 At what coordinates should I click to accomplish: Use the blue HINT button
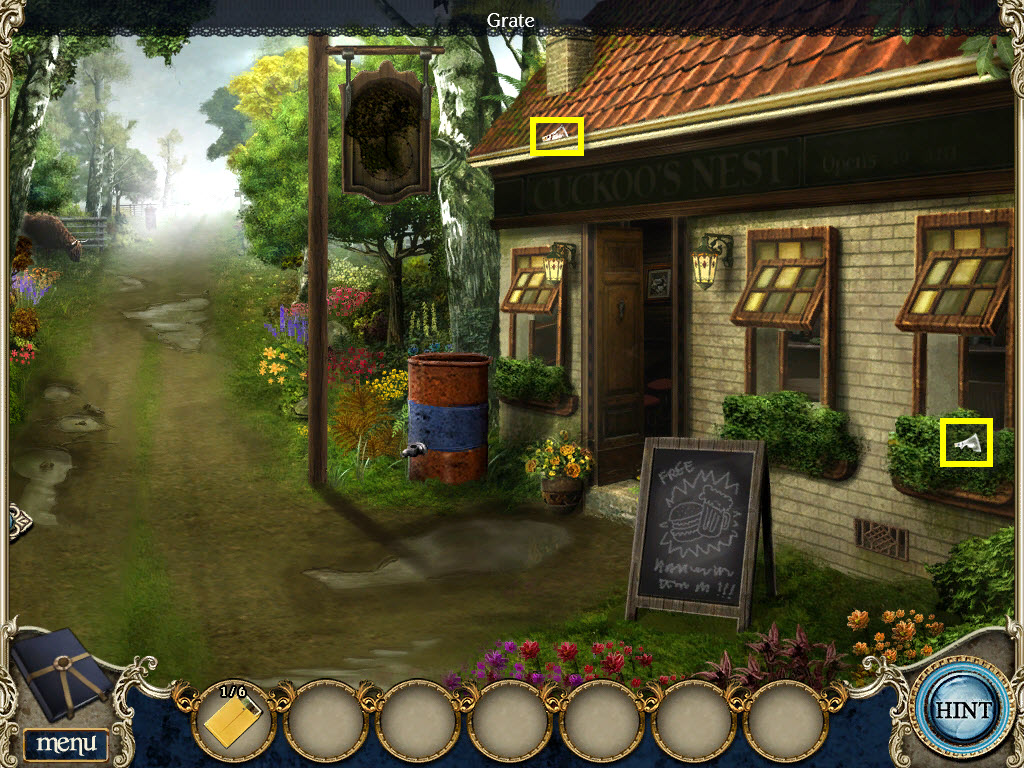[963, 710]
